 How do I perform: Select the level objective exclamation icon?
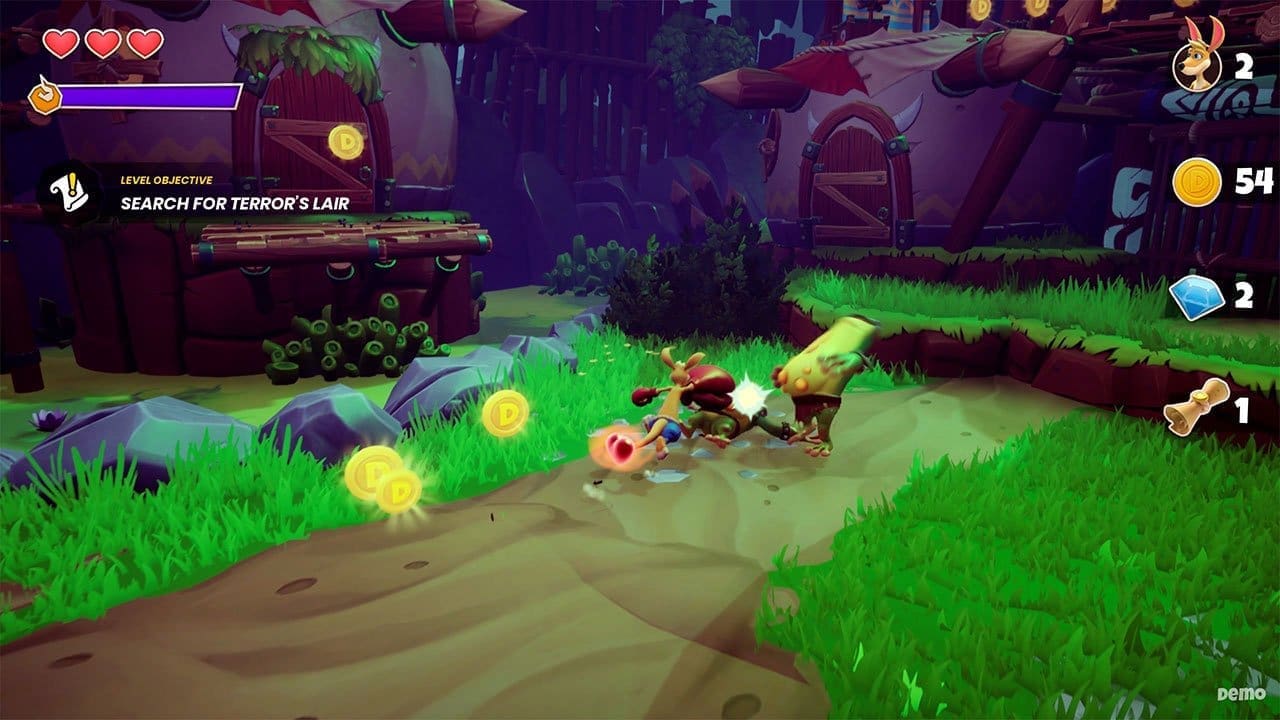tap(69, 192)
